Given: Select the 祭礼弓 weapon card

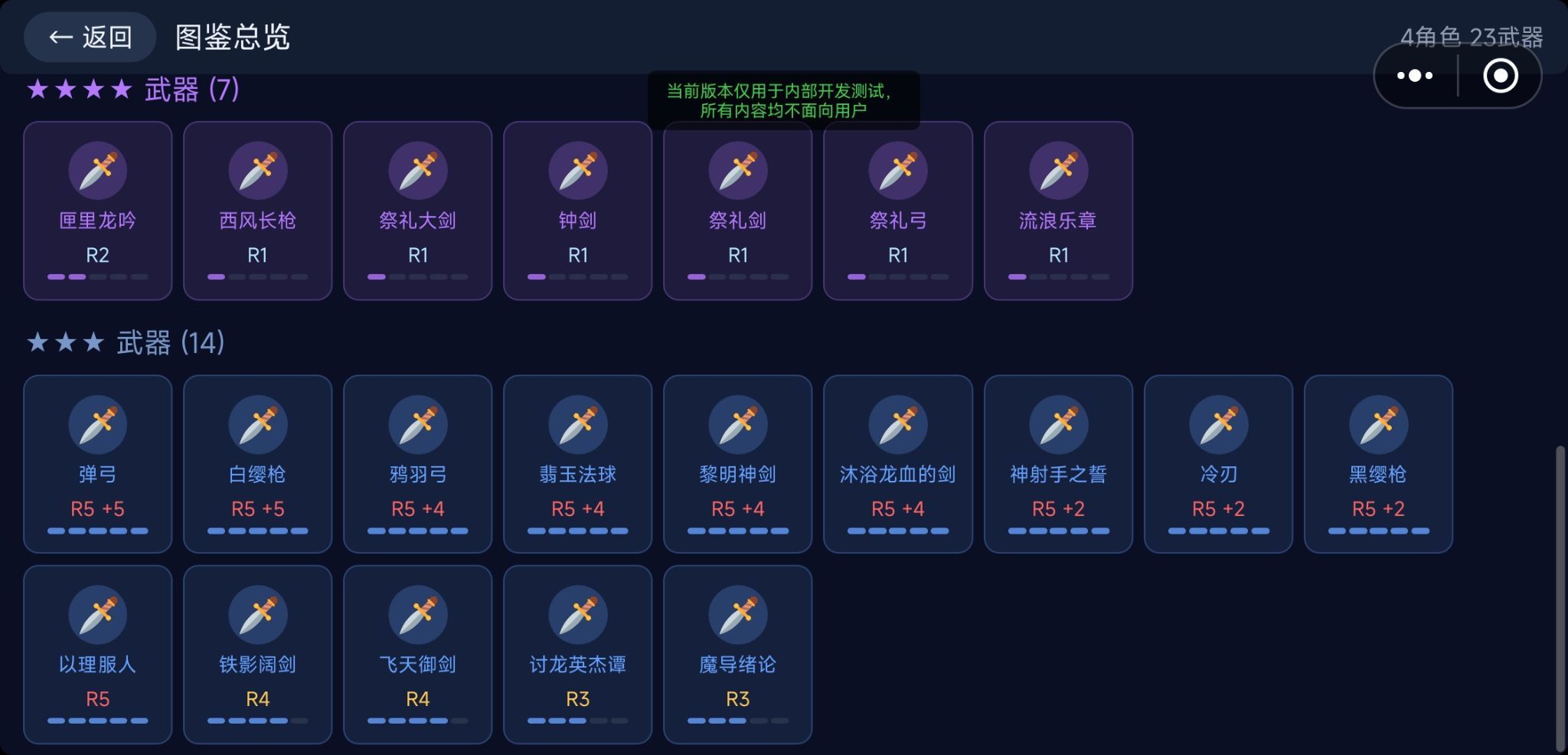Looking at the screenshot, I should point(897,211).
